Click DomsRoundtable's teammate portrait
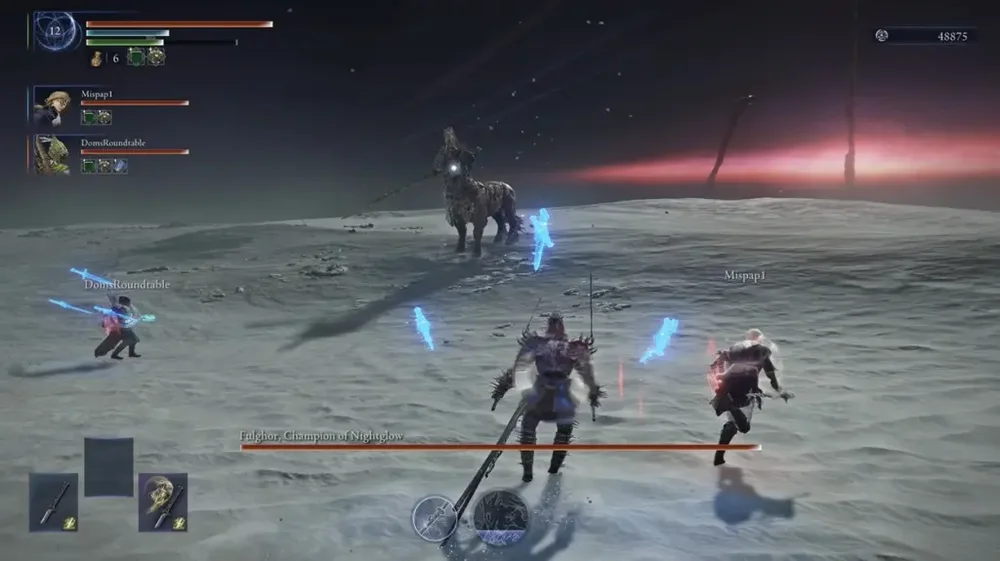This screenshot has height=561, width=1000. click(x=52, y=155)
